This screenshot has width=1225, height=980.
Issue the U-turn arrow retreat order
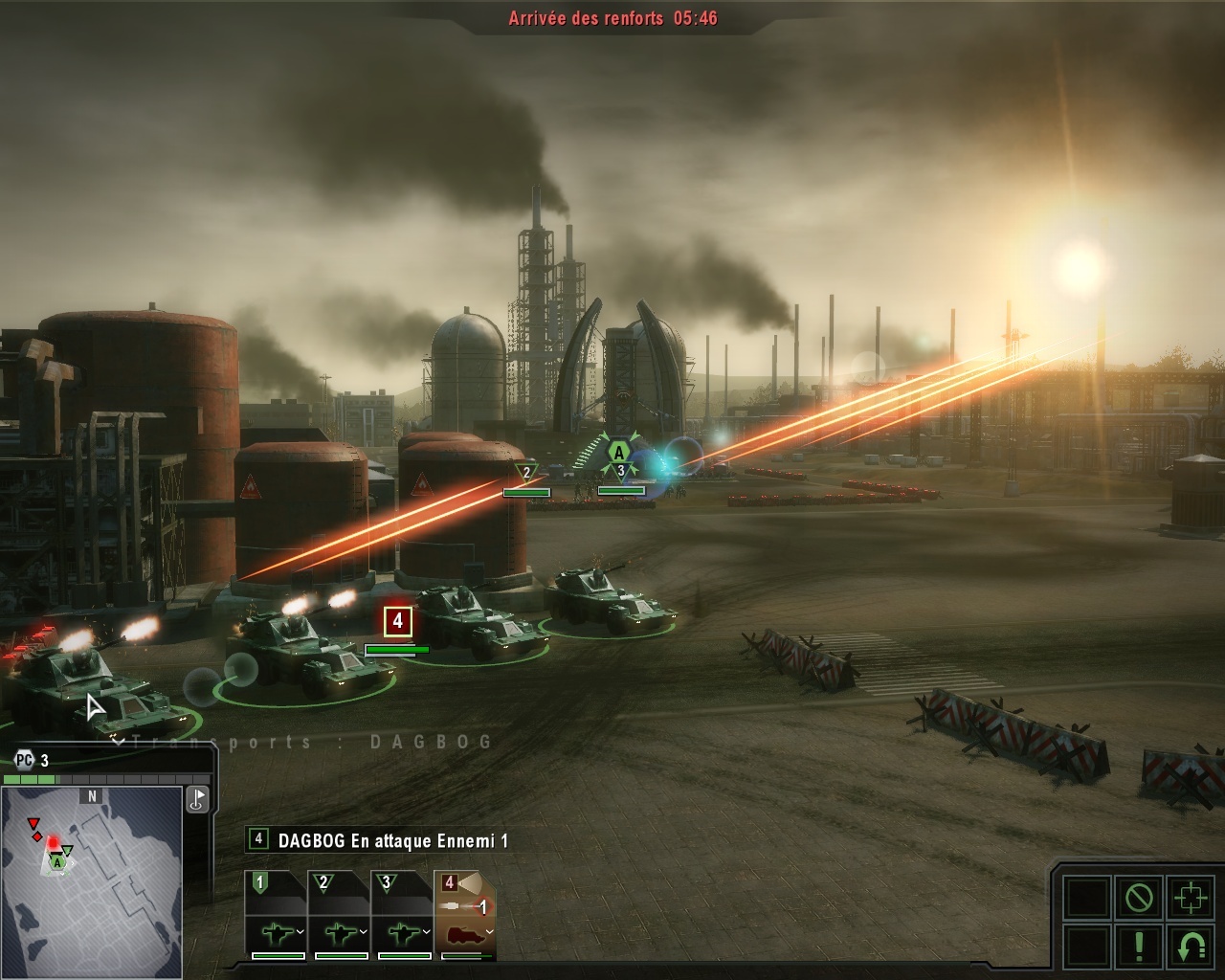(1191, 946)
